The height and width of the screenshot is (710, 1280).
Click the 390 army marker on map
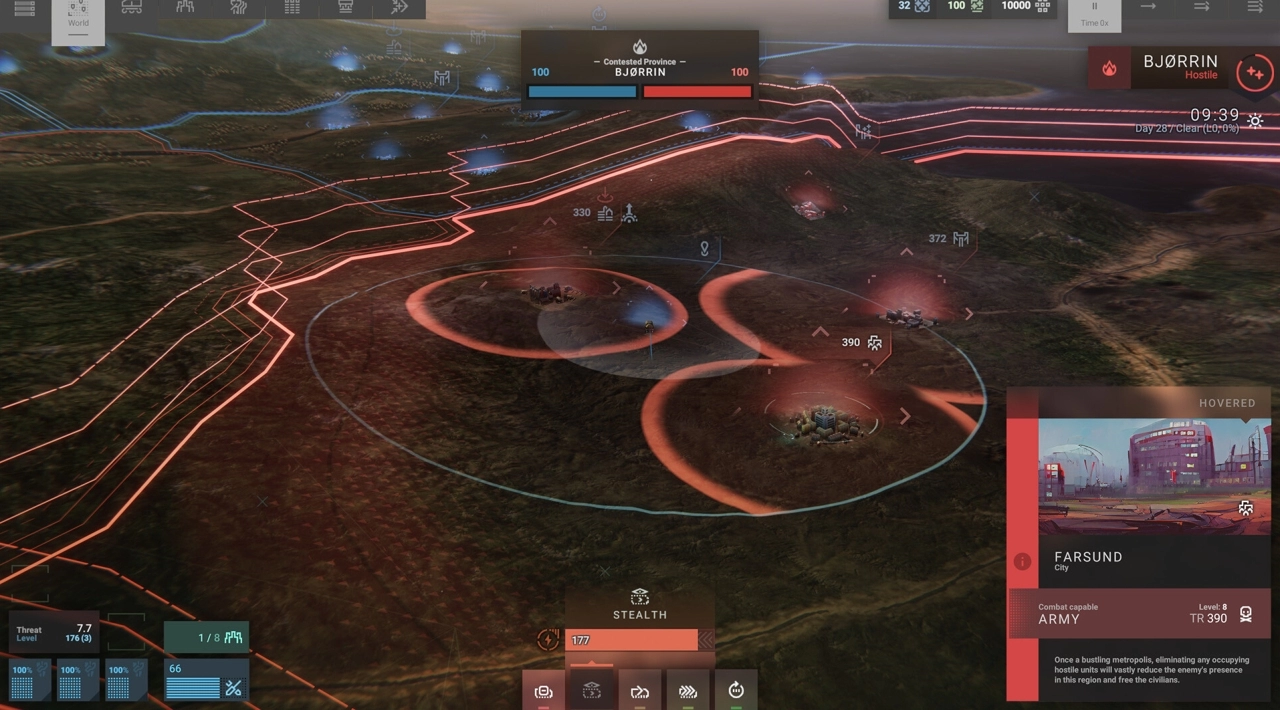pos(863,342)
